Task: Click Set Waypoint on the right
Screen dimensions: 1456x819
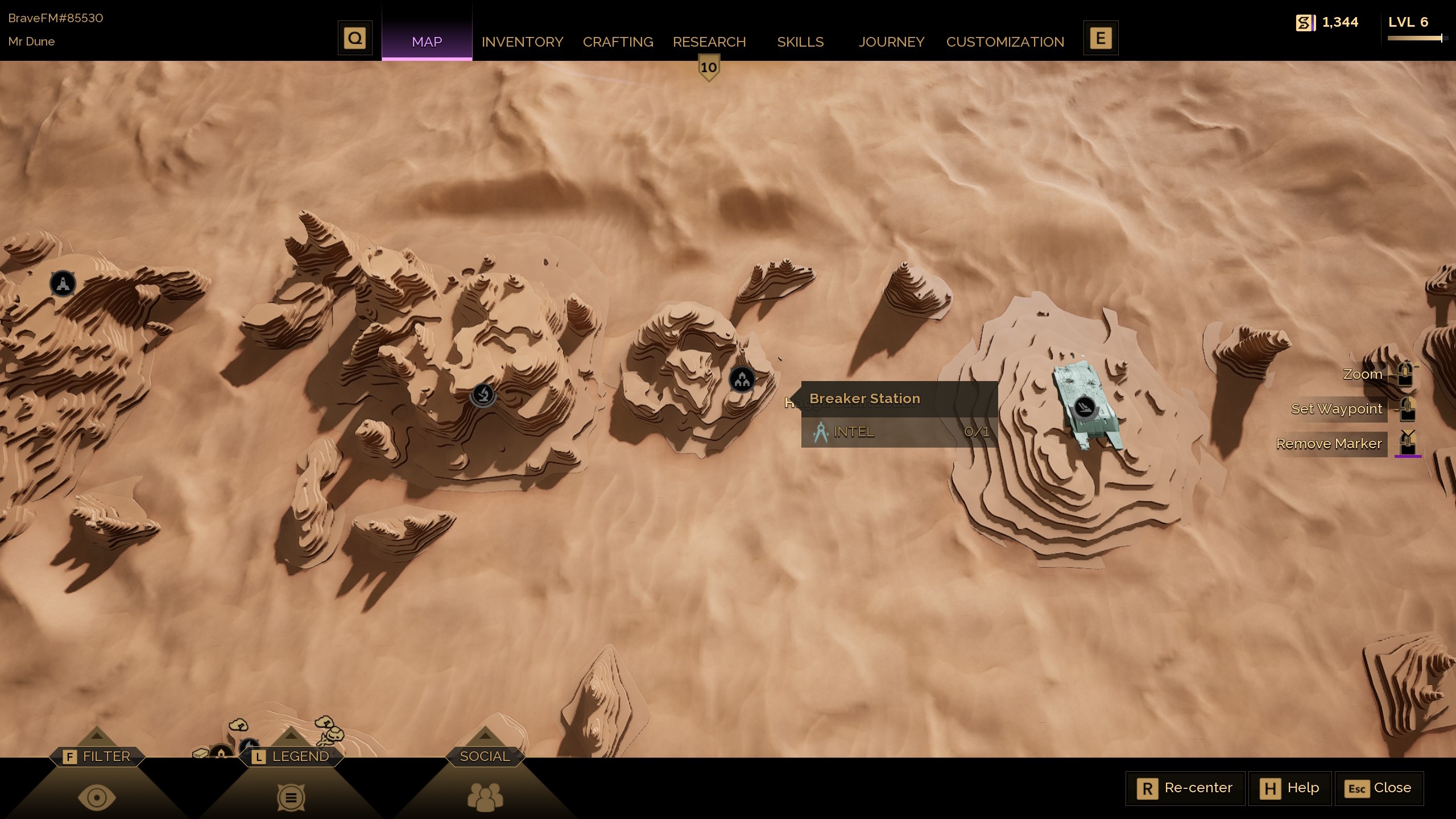Action: pyautogui.click(x=1336, y=409)
